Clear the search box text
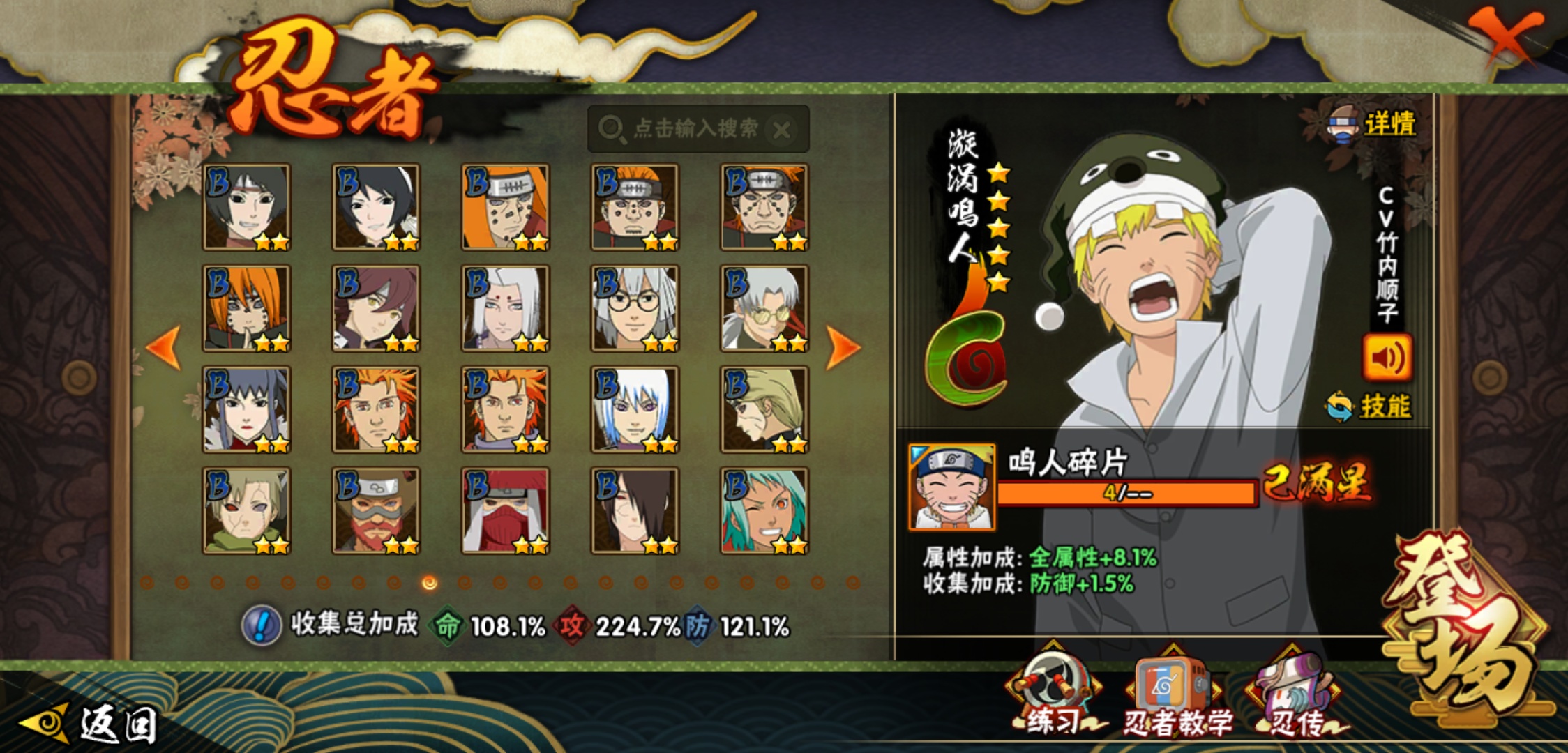This screenshot has height=753, width=1568. coord(783,130)
